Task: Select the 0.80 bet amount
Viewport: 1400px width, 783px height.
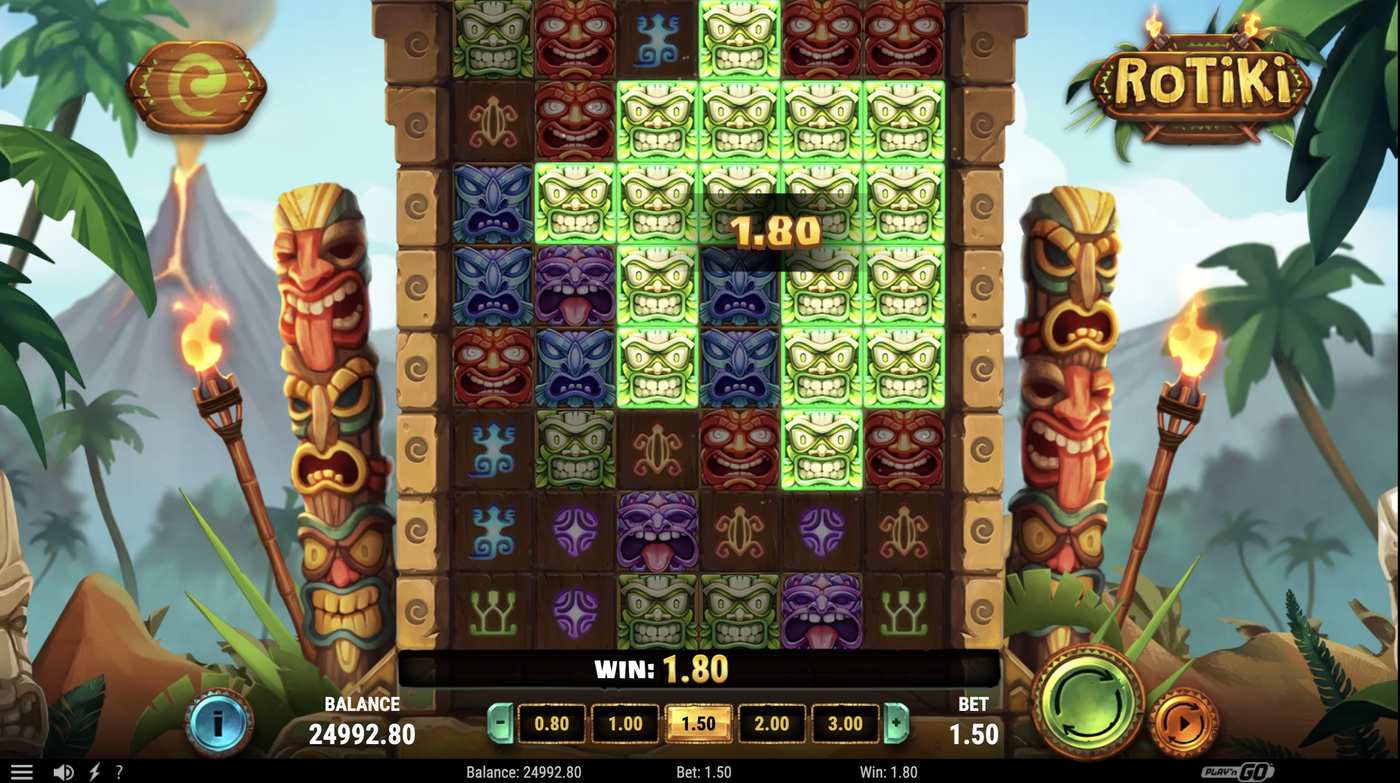Action: click(551, 723)
